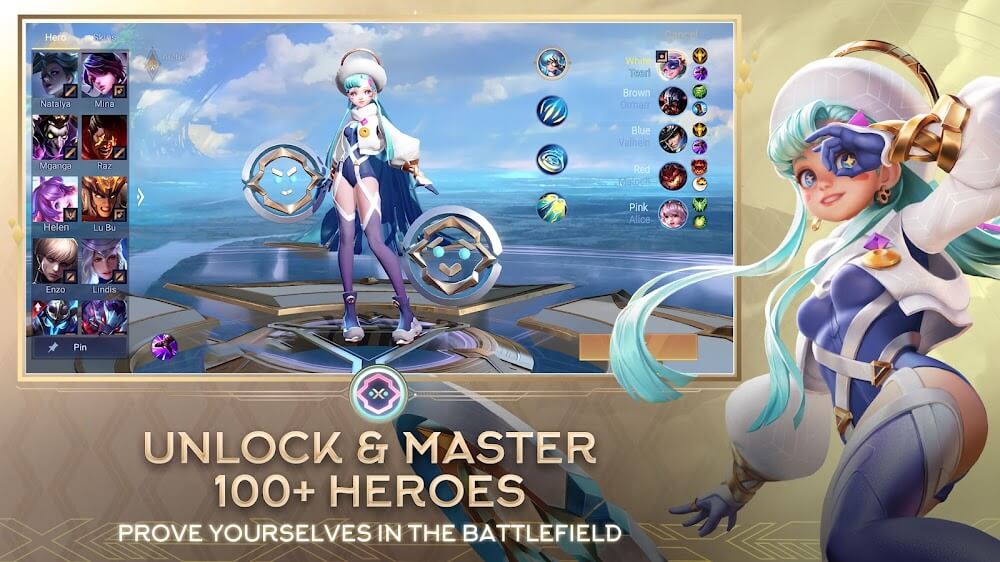
Task: Choose the Helen hero portrait
Action: [x=55, y=199]
